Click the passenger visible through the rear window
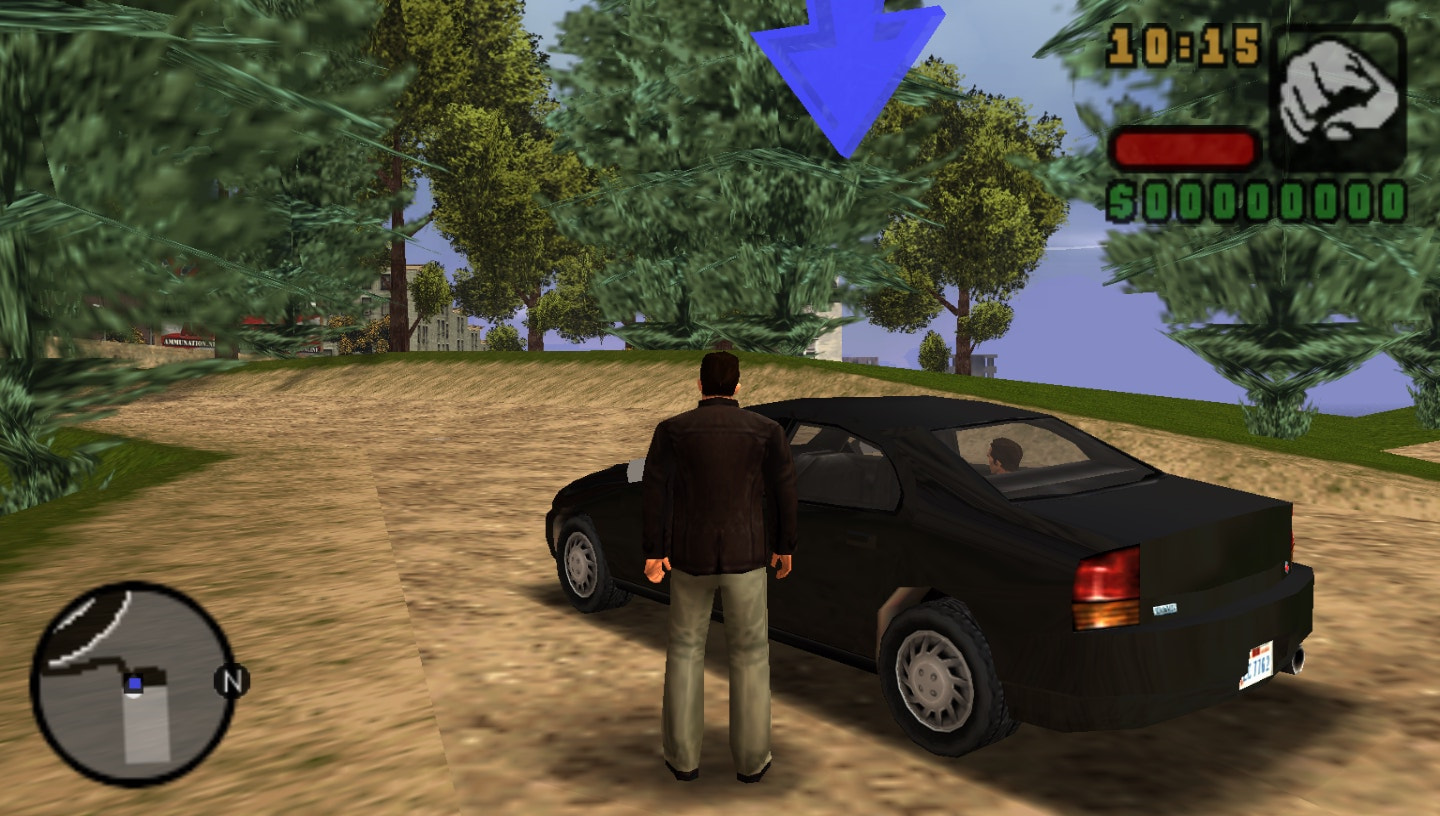 pos(1005,455)
